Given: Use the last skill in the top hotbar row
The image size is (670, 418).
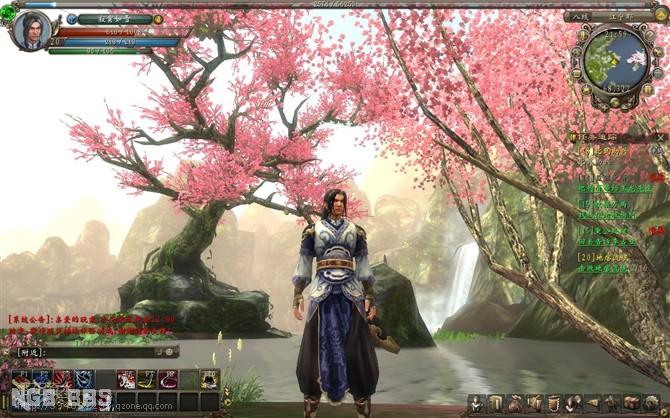Looking at the screenshot, I should click(x=209, y=379).
